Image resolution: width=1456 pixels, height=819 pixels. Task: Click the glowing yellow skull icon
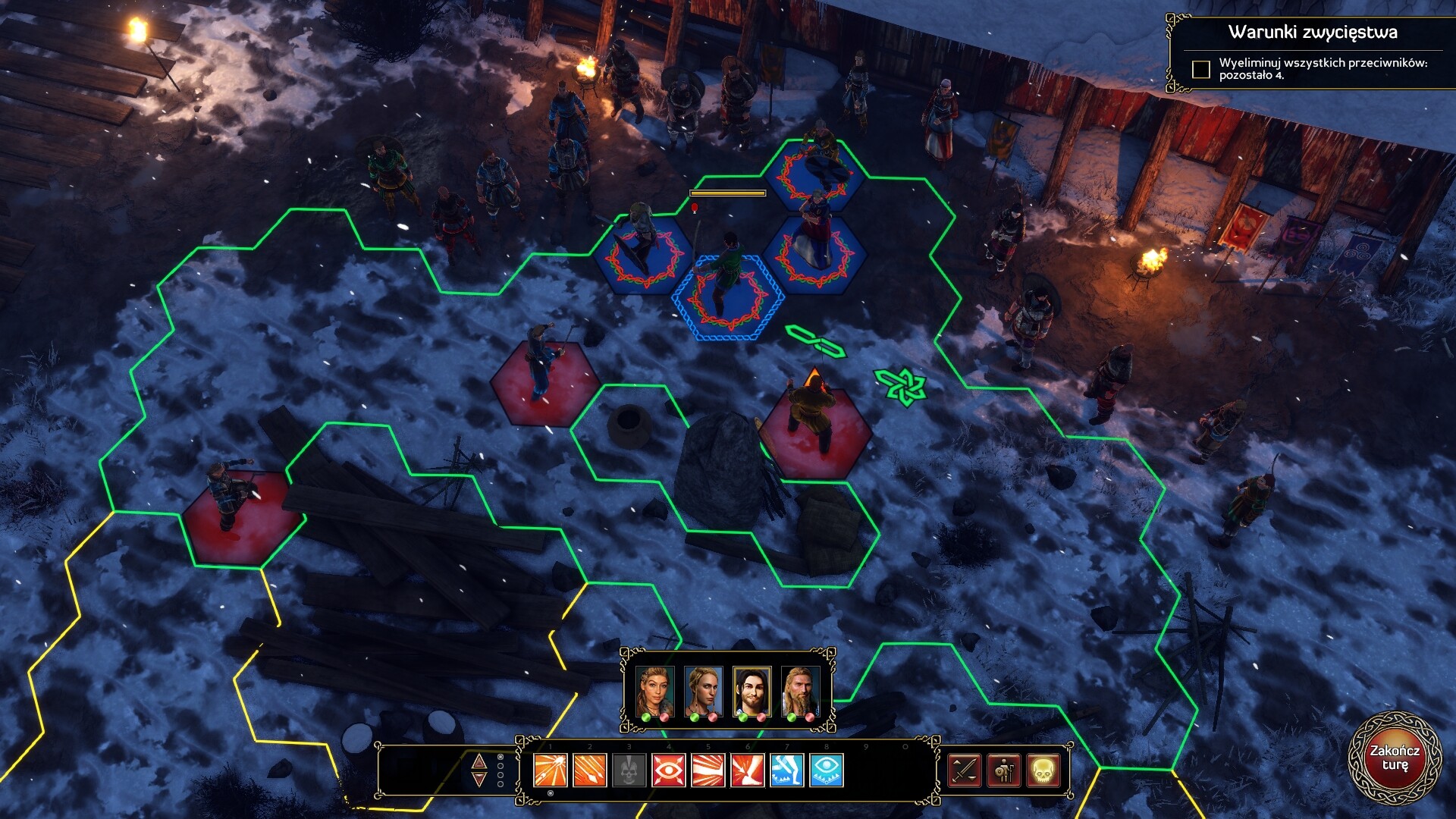pos(1043,771)
